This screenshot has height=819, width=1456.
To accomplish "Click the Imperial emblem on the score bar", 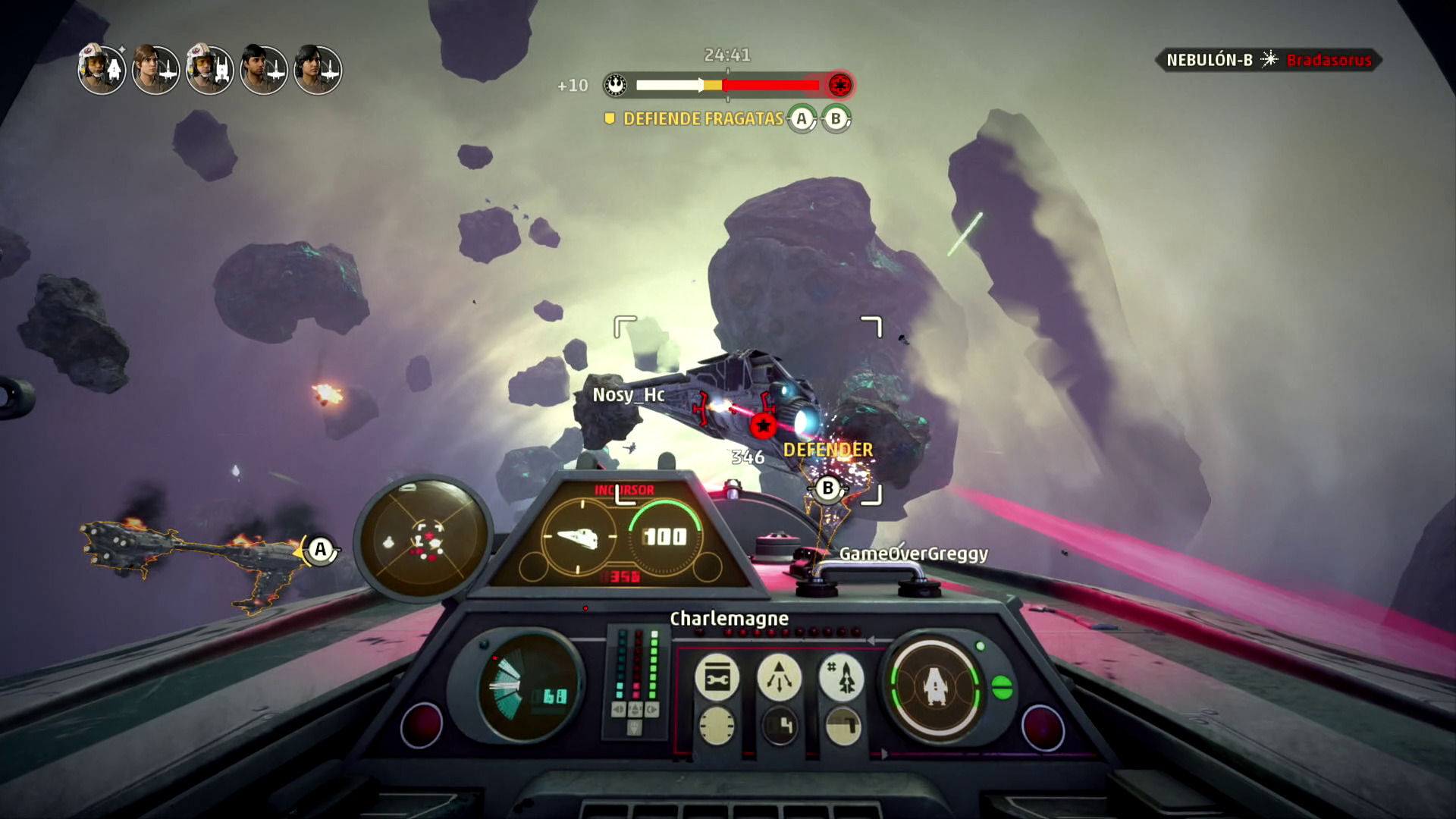I will pyautogui.click(x=839, y=85).
